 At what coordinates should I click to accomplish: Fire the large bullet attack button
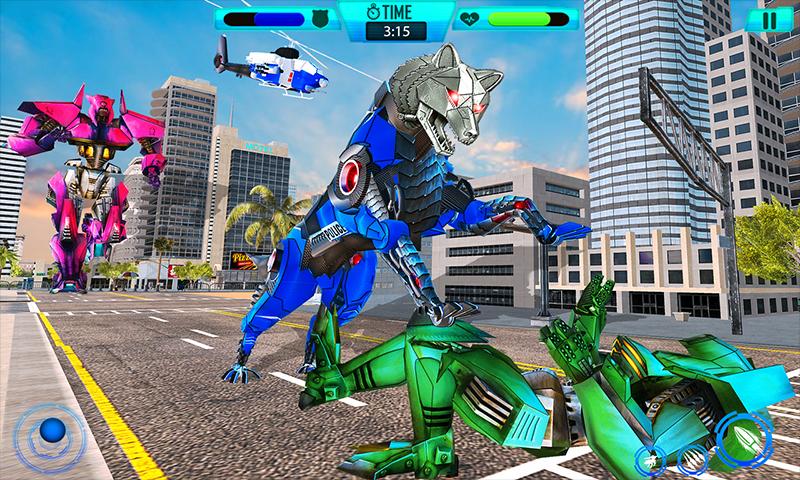point(748,439)
